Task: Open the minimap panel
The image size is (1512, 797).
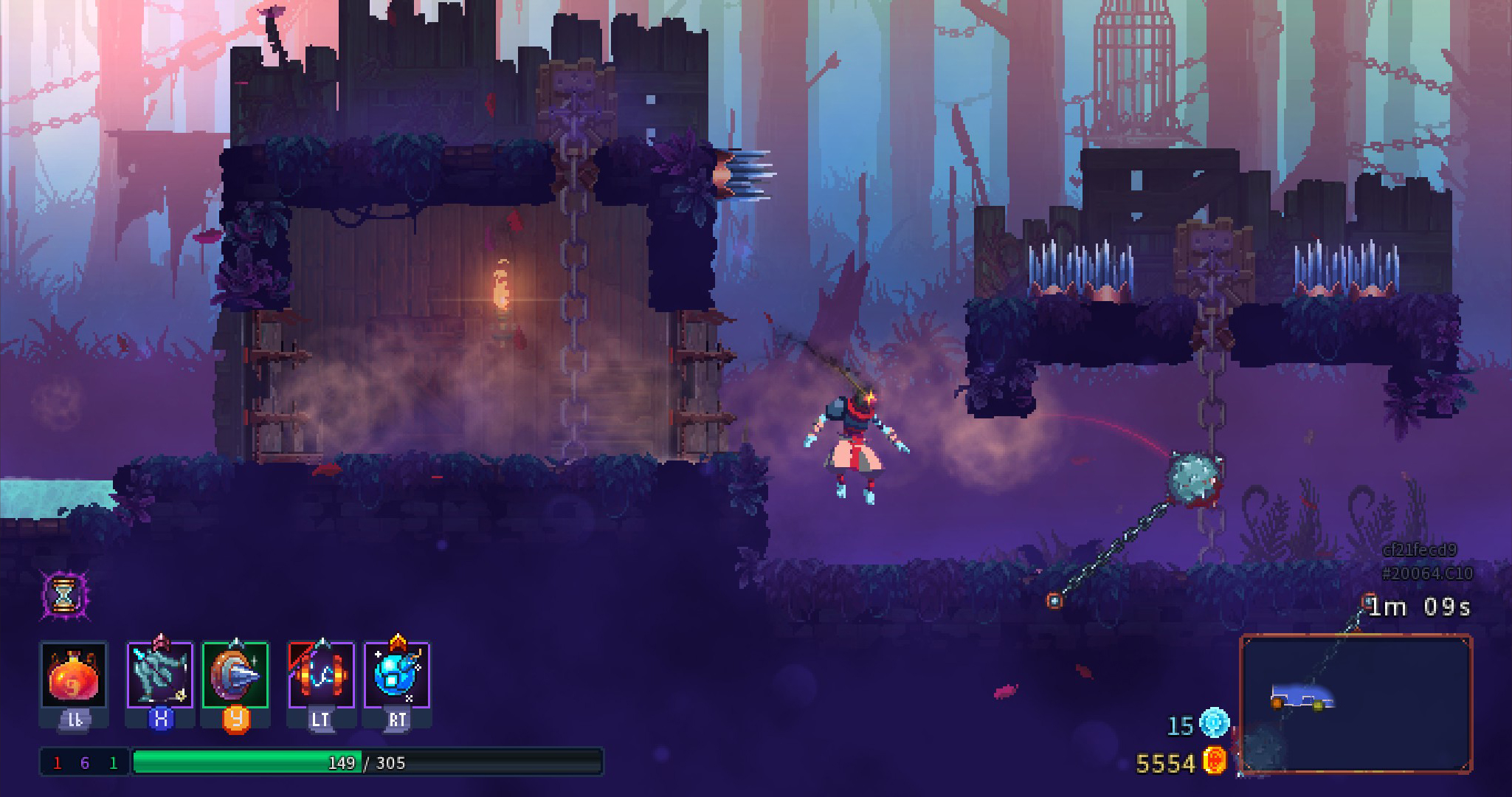Action: click(1356, 704)
